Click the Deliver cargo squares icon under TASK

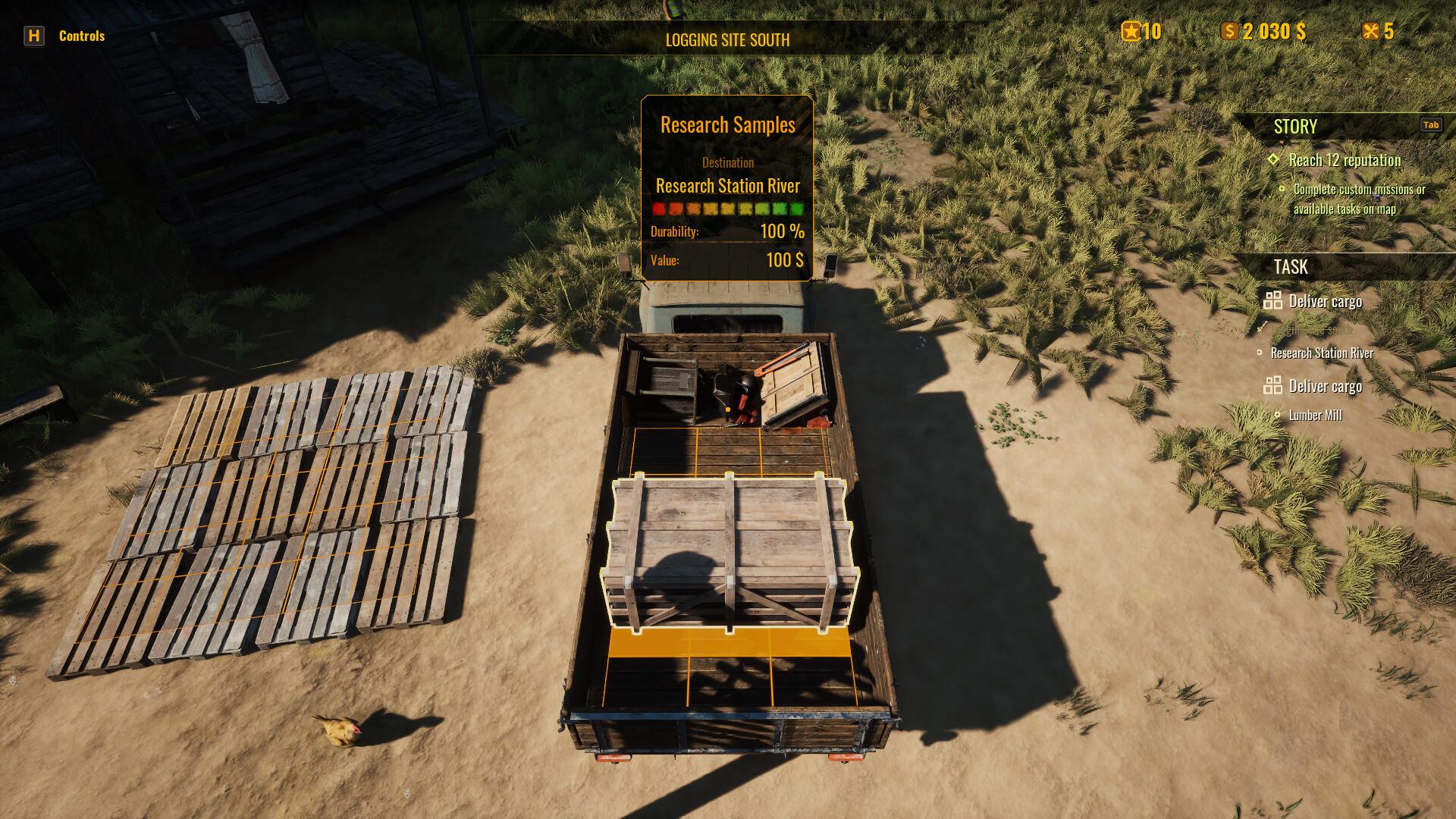(1274, 301)
